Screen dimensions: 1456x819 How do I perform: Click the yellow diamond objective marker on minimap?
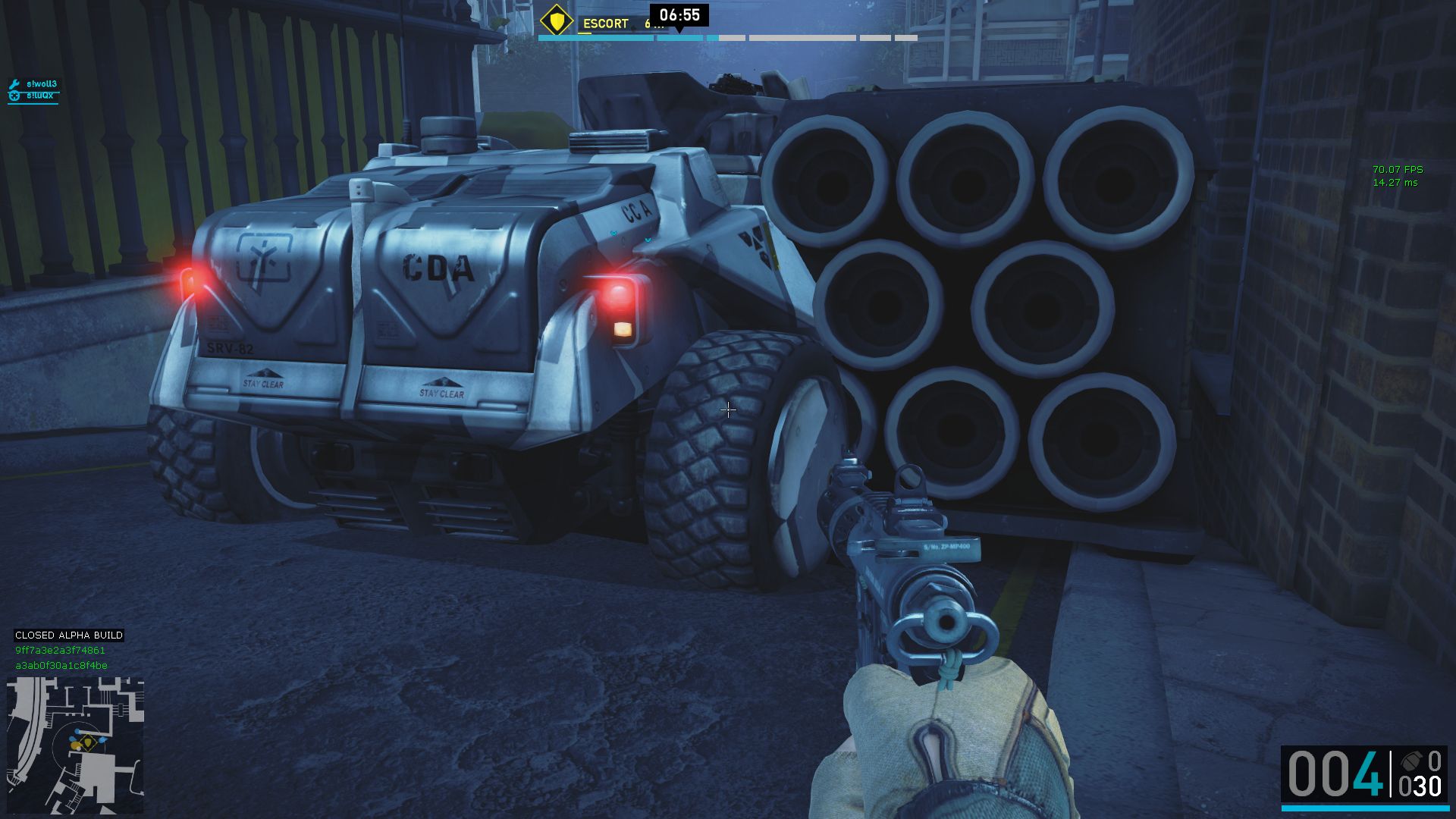(87, 741)
